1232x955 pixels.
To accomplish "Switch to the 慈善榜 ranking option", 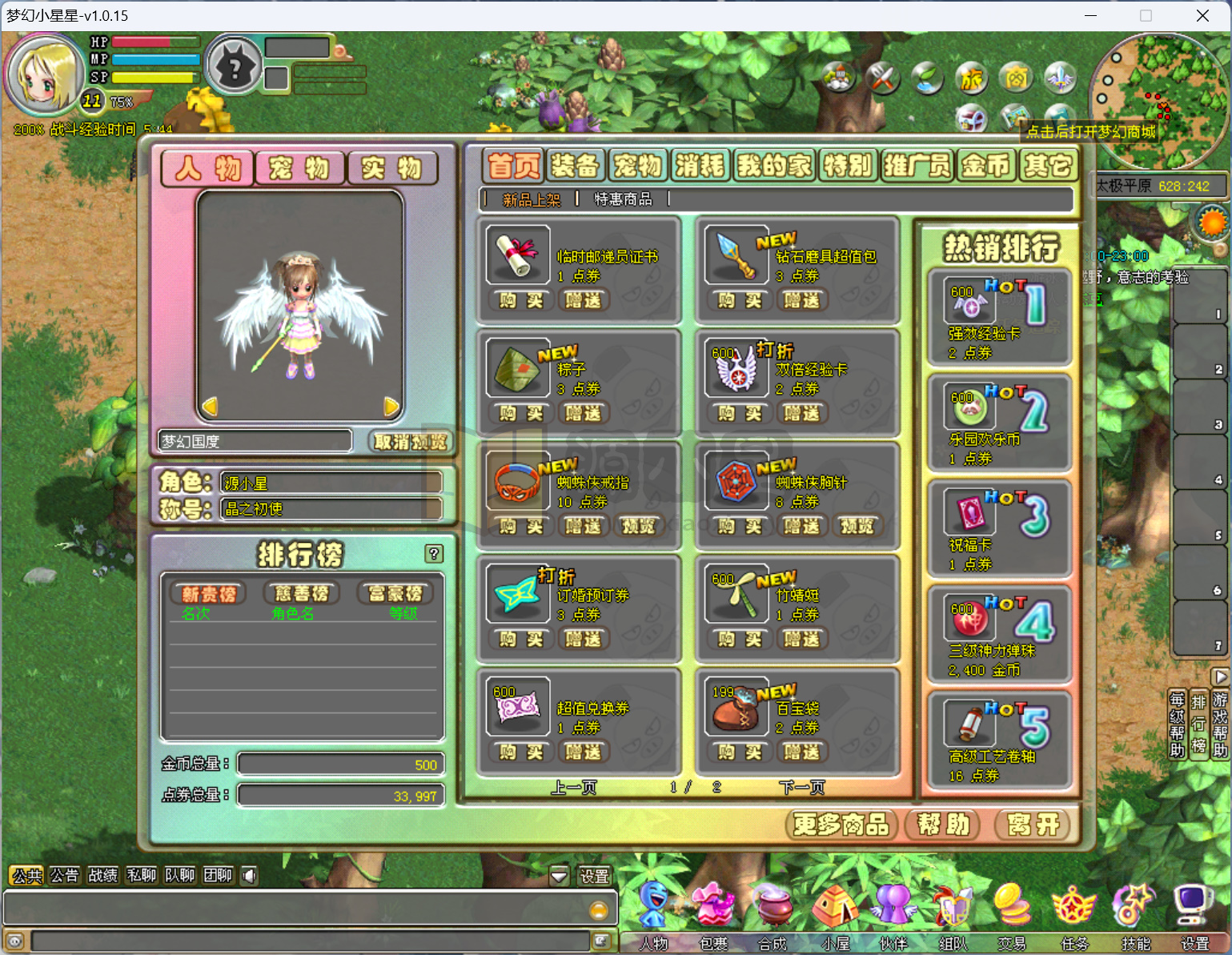I will tap(300, 592).
